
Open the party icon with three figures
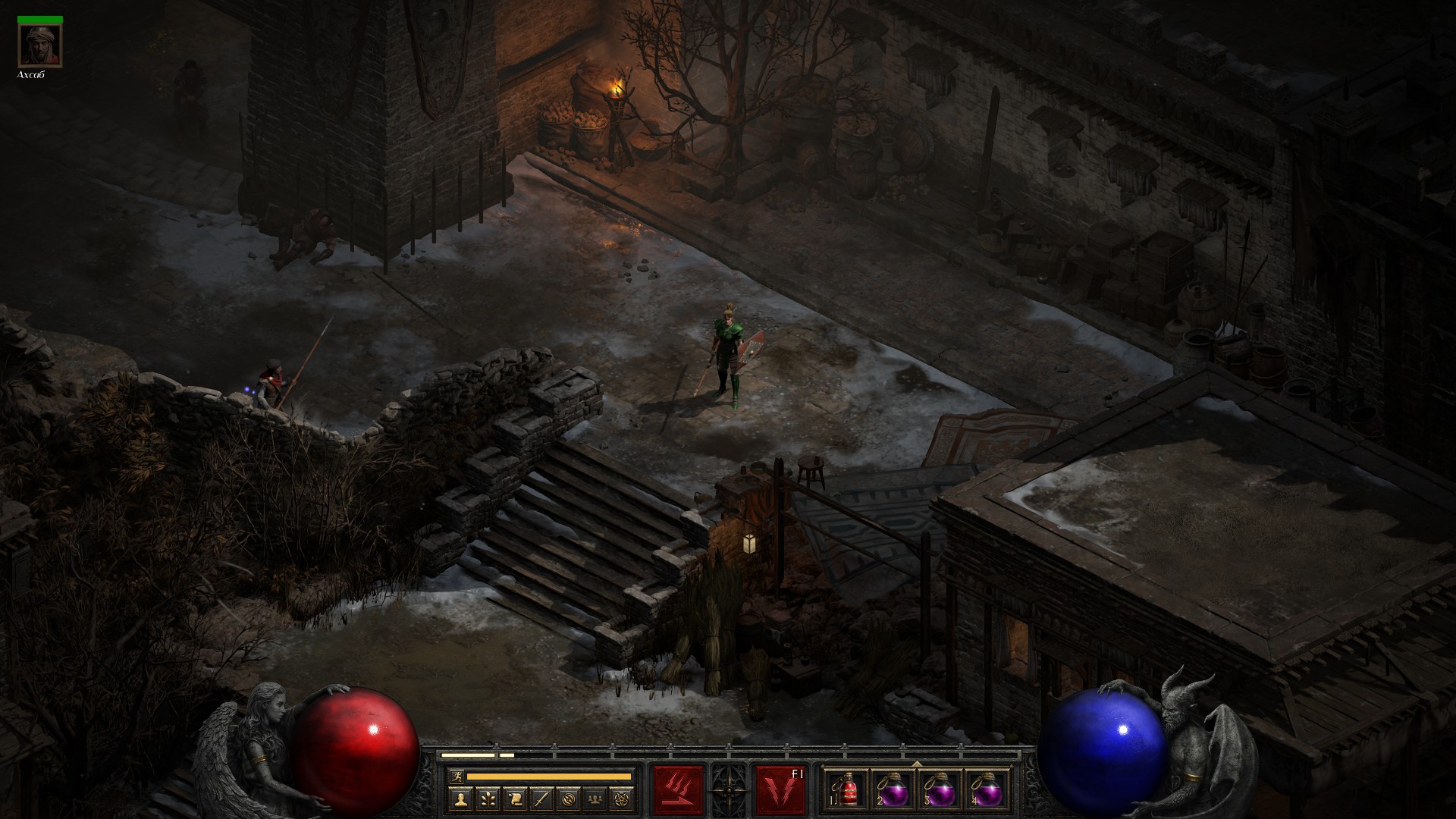(597, 799)
